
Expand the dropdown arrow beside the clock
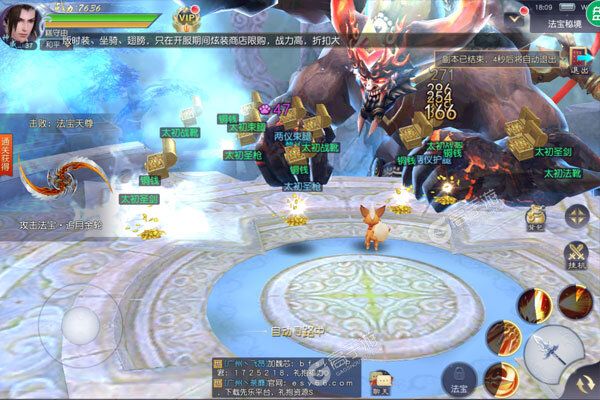(x=515, y=18)
